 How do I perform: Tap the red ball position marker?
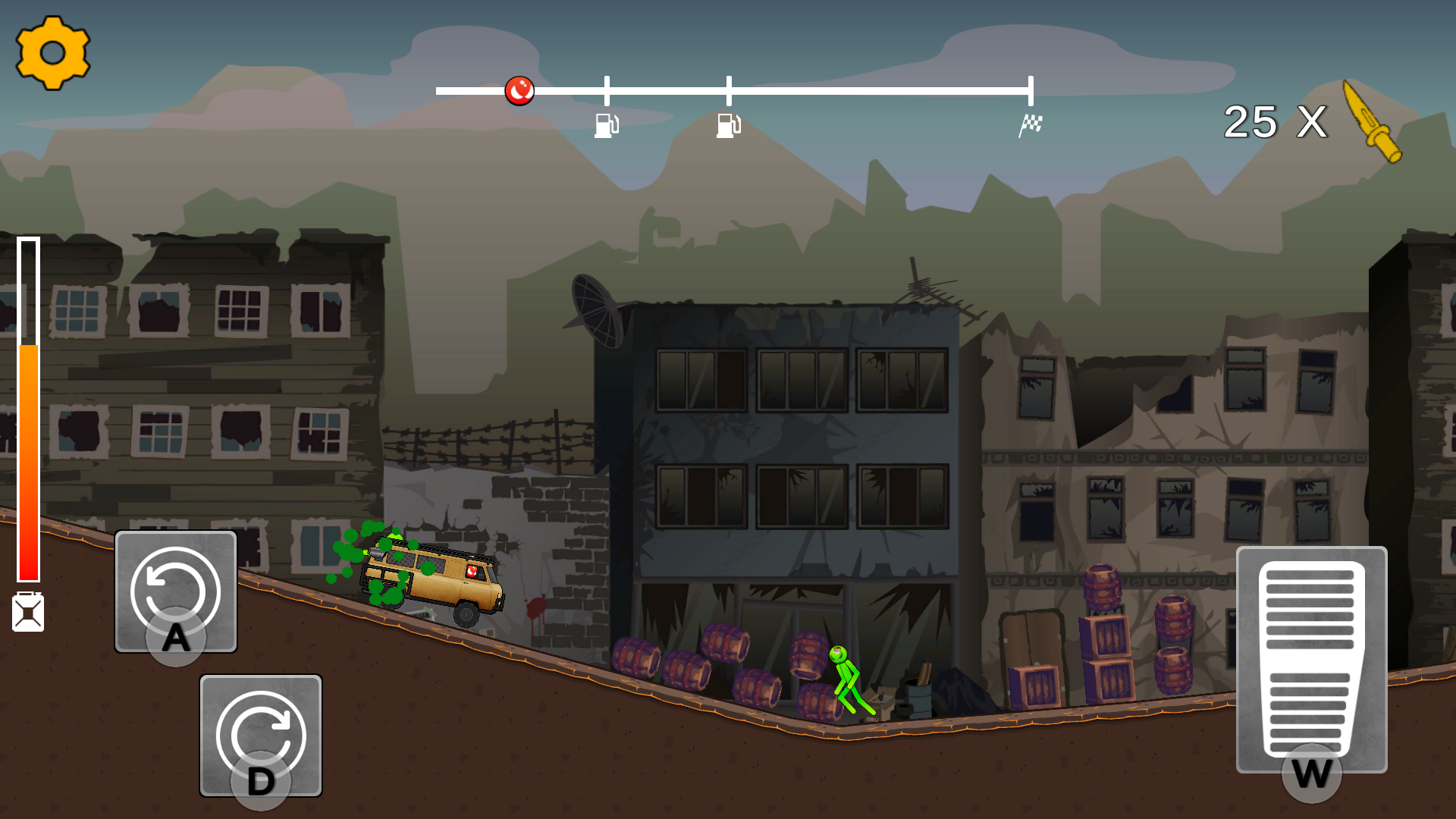click(x=519, y=89)
